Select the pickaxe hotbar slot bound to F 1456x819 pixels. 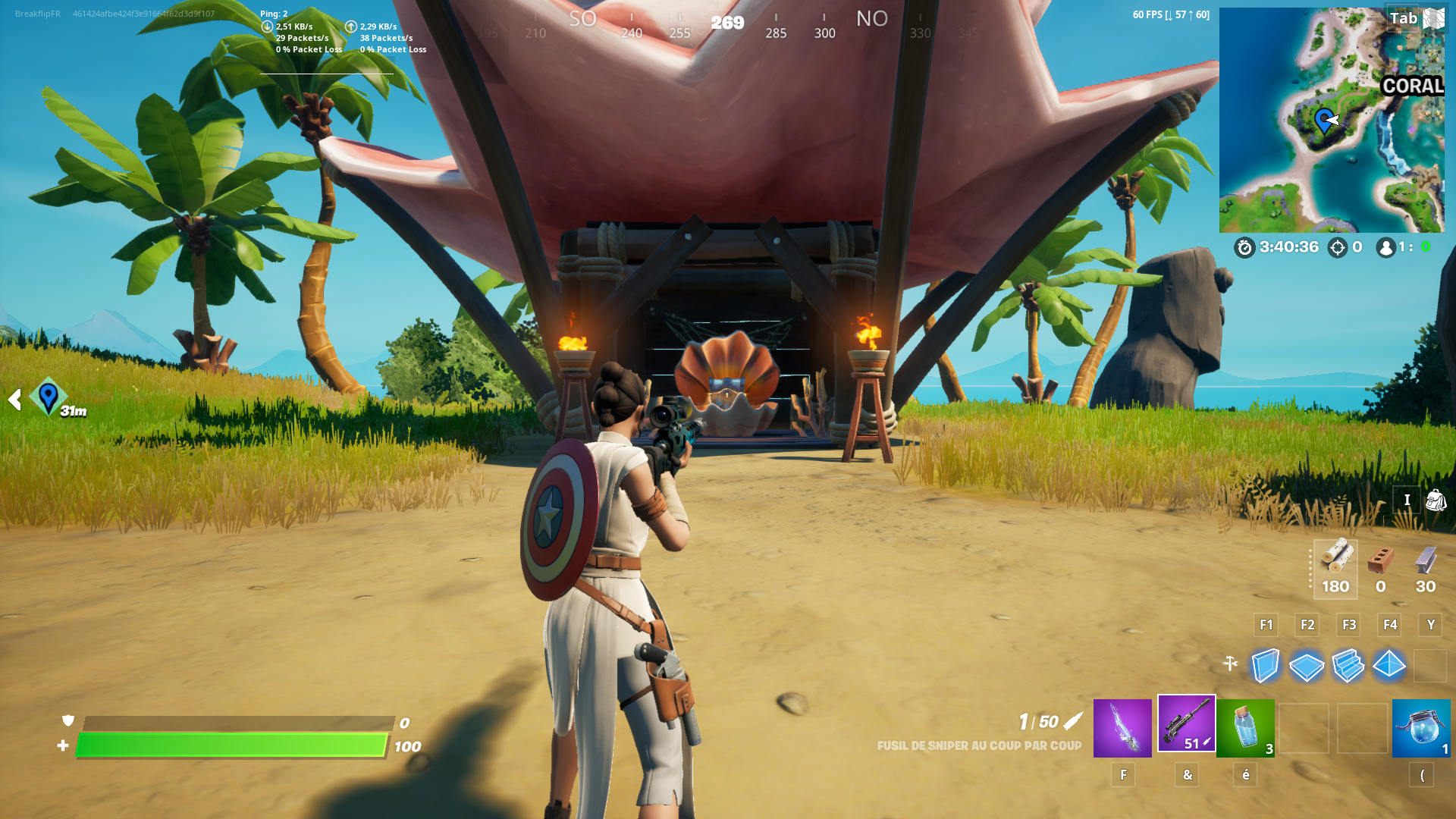coord(1122,726)
